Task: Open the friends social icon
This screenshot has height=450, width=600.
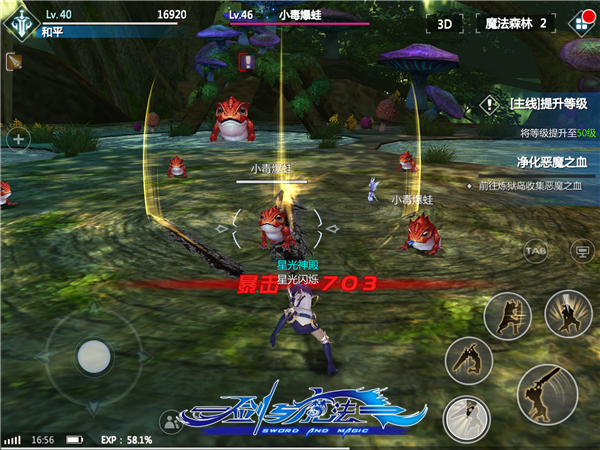Action: [171, 422]
